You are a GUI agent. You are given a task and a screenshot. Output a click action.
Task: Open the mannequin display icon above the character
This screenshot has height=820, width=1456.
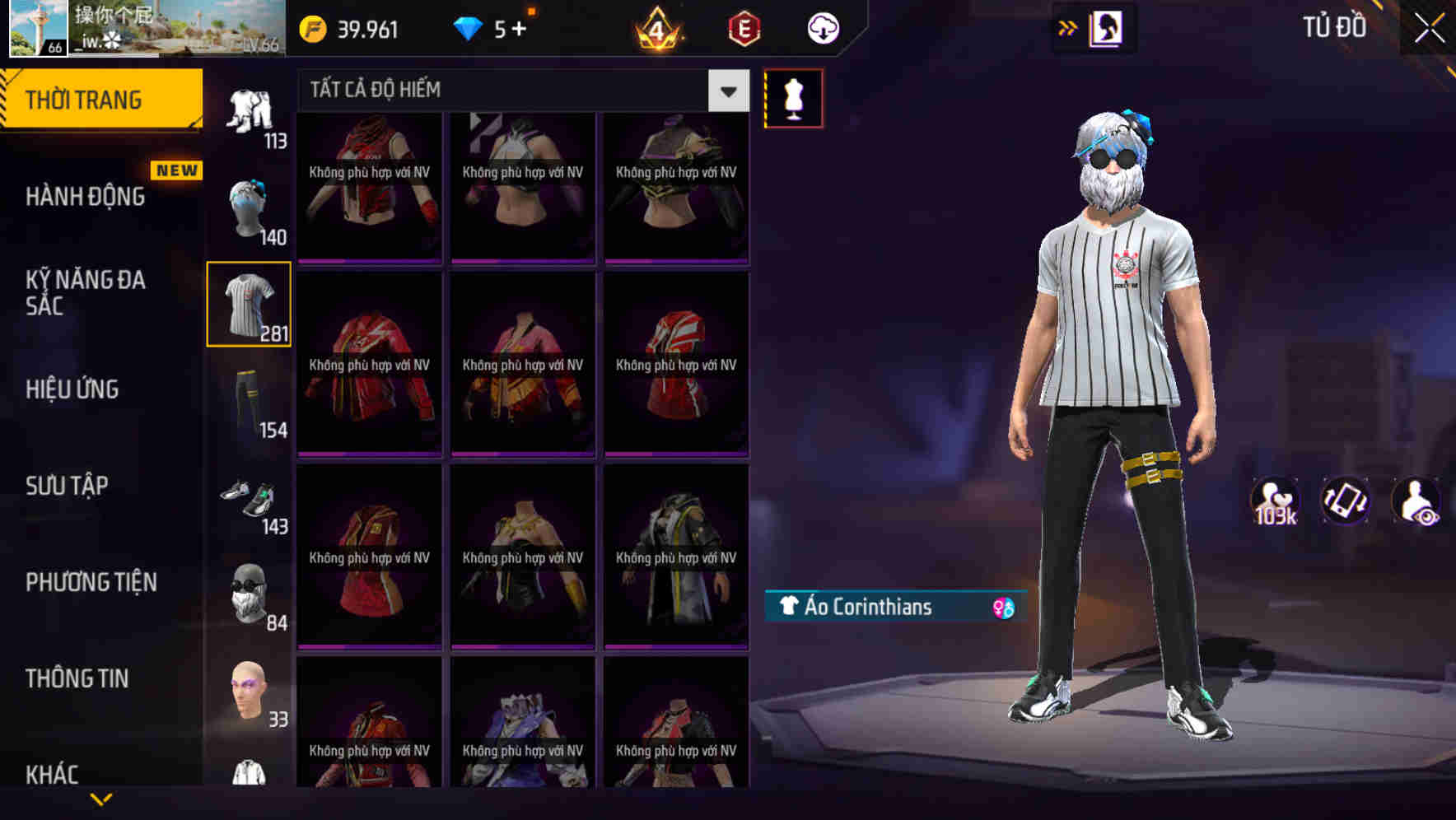pos(793,97)
